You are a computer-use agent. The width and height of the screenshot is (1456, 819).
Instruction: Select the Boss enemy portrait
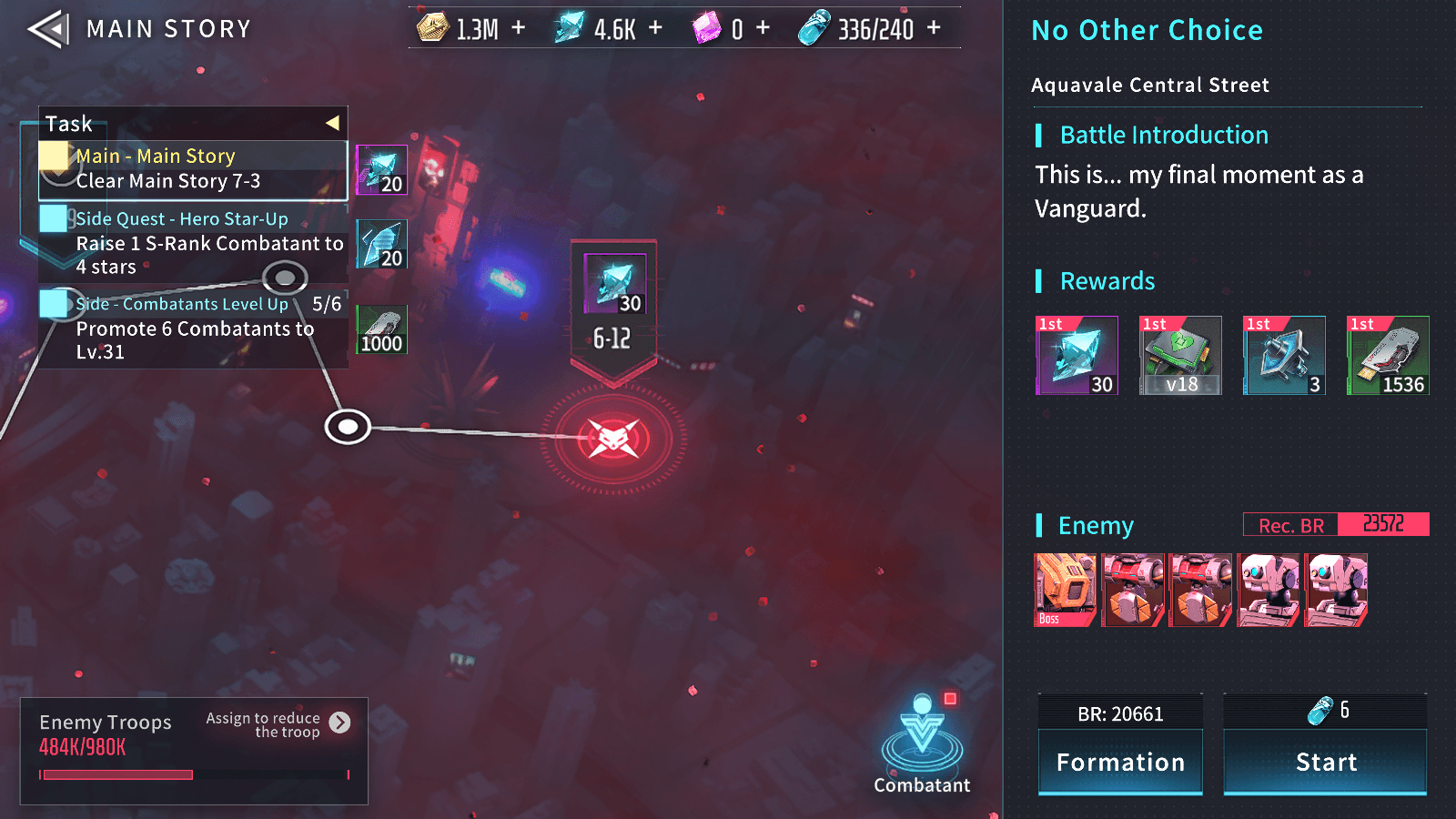click(x=1065, y=590)
